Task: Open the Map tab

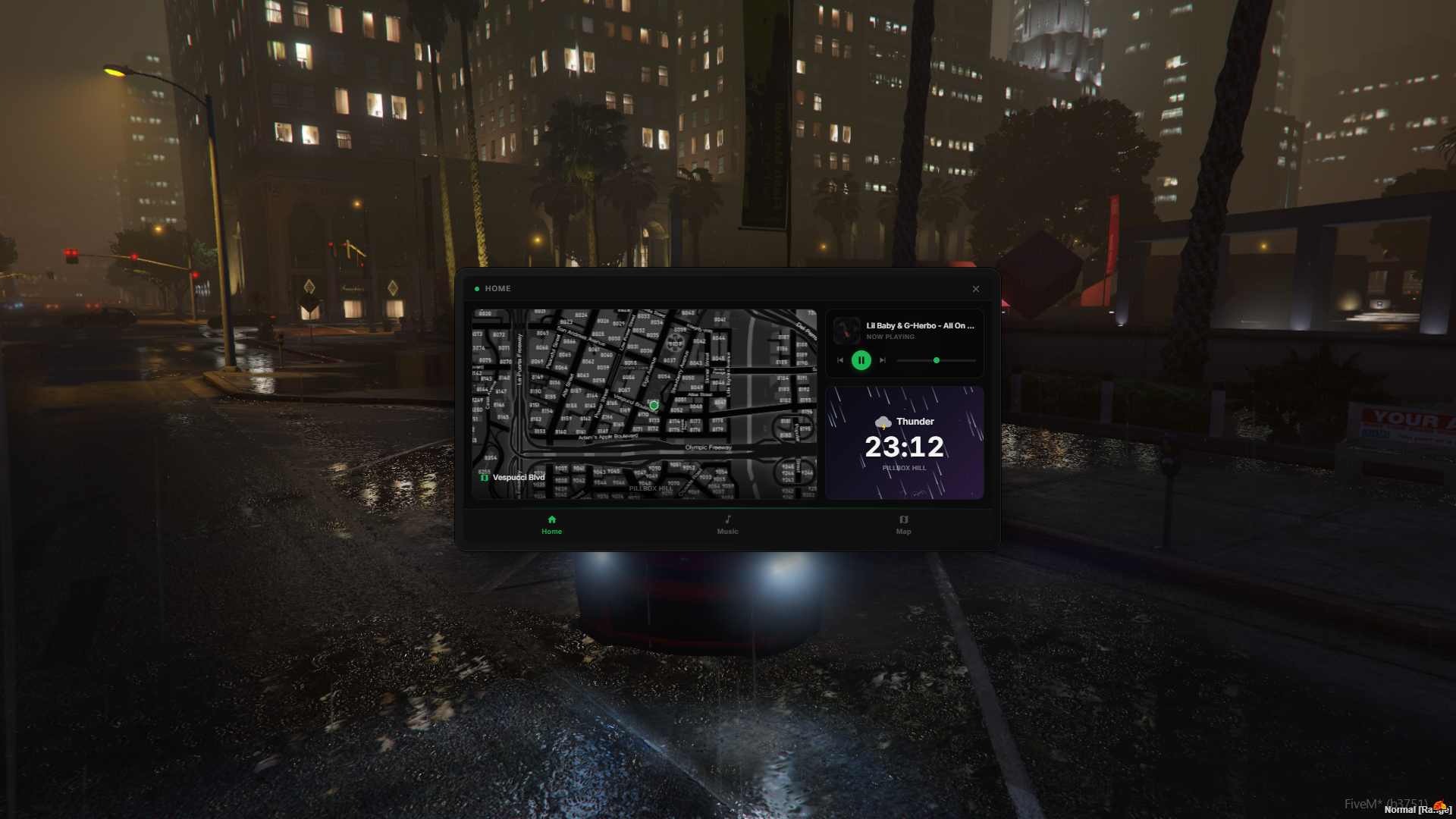Action: tap(903, 525)
